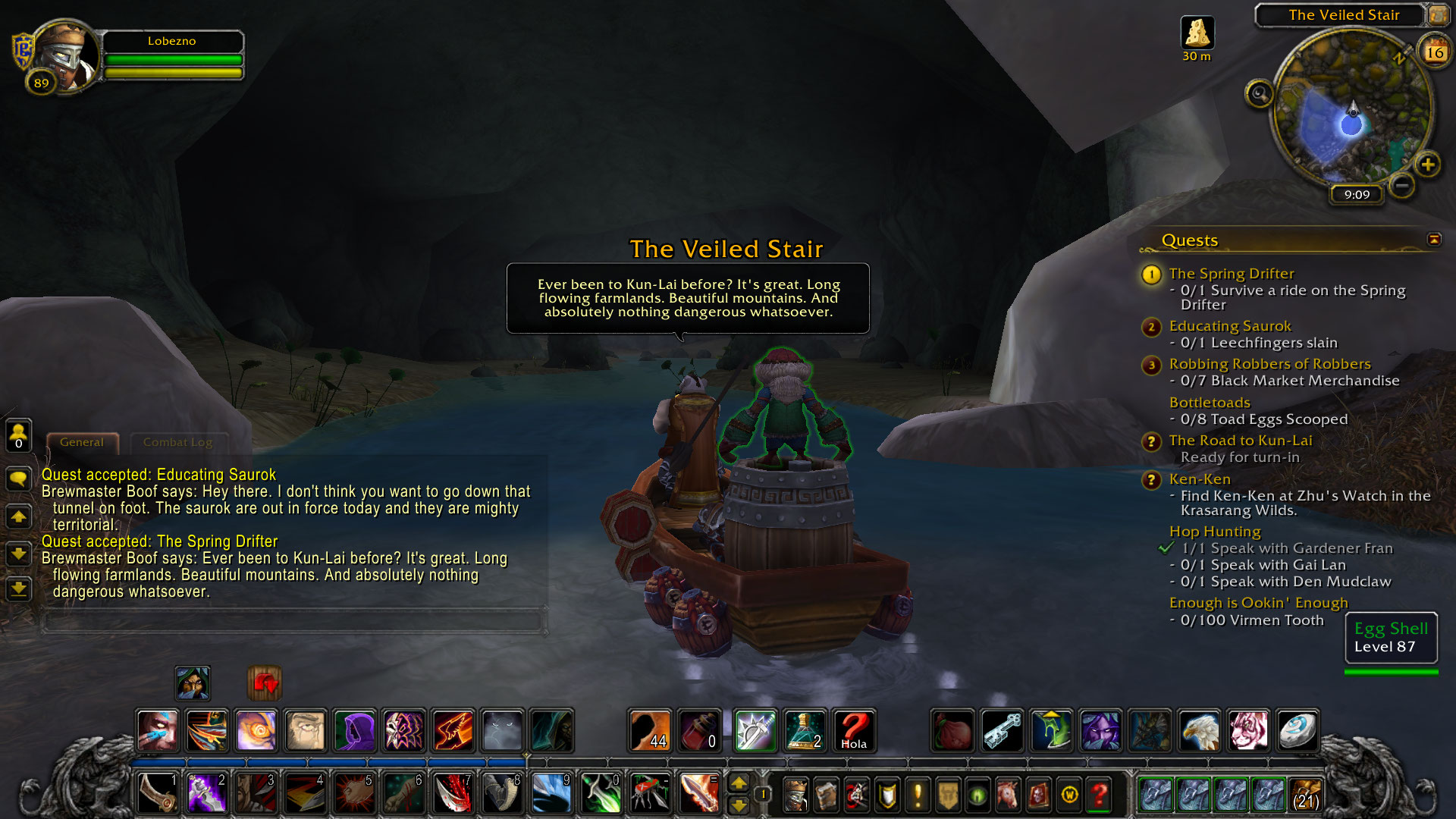Image resolution: width=1456 pixels, height=819 pixels.
Task: Select the Educating Saurok quest entry
Action: (1229, 326)
